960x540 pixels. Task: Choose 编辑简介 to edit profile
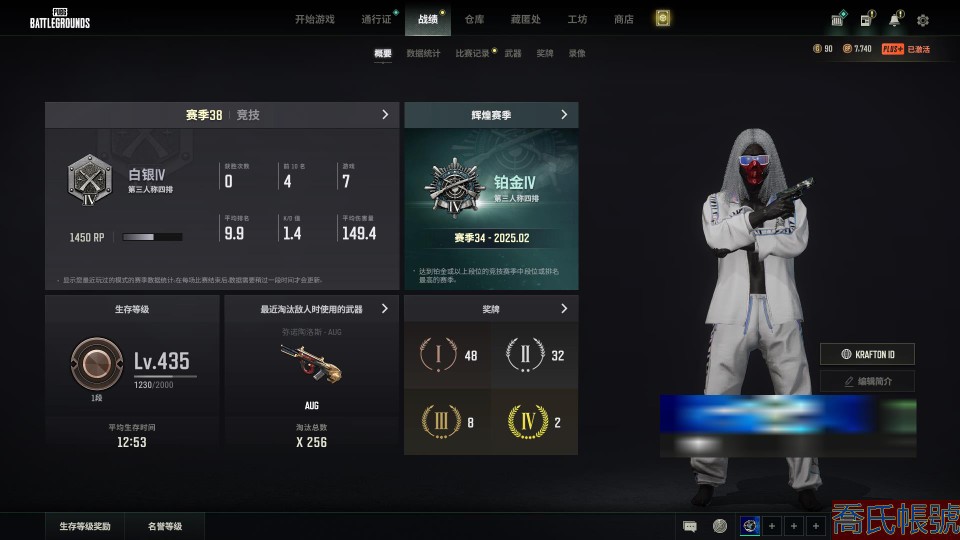pyautogui.click(x=867, y=381)
